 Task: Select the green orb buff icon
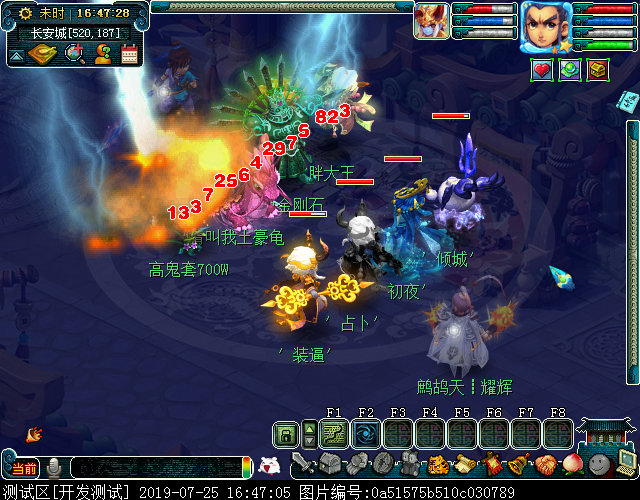(569, 70)
